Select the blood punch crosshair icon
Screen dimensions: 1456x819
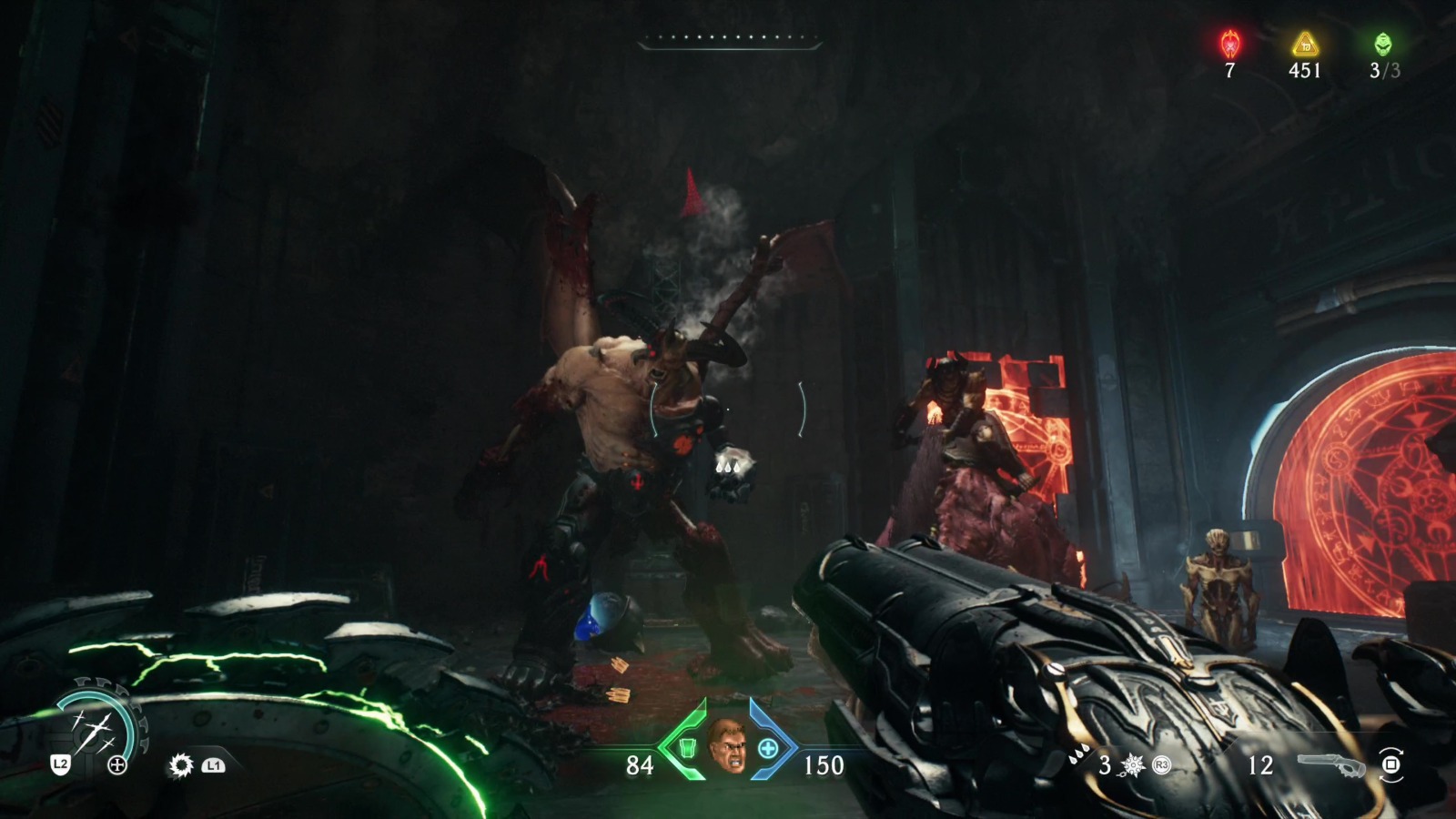pos(116,764)
